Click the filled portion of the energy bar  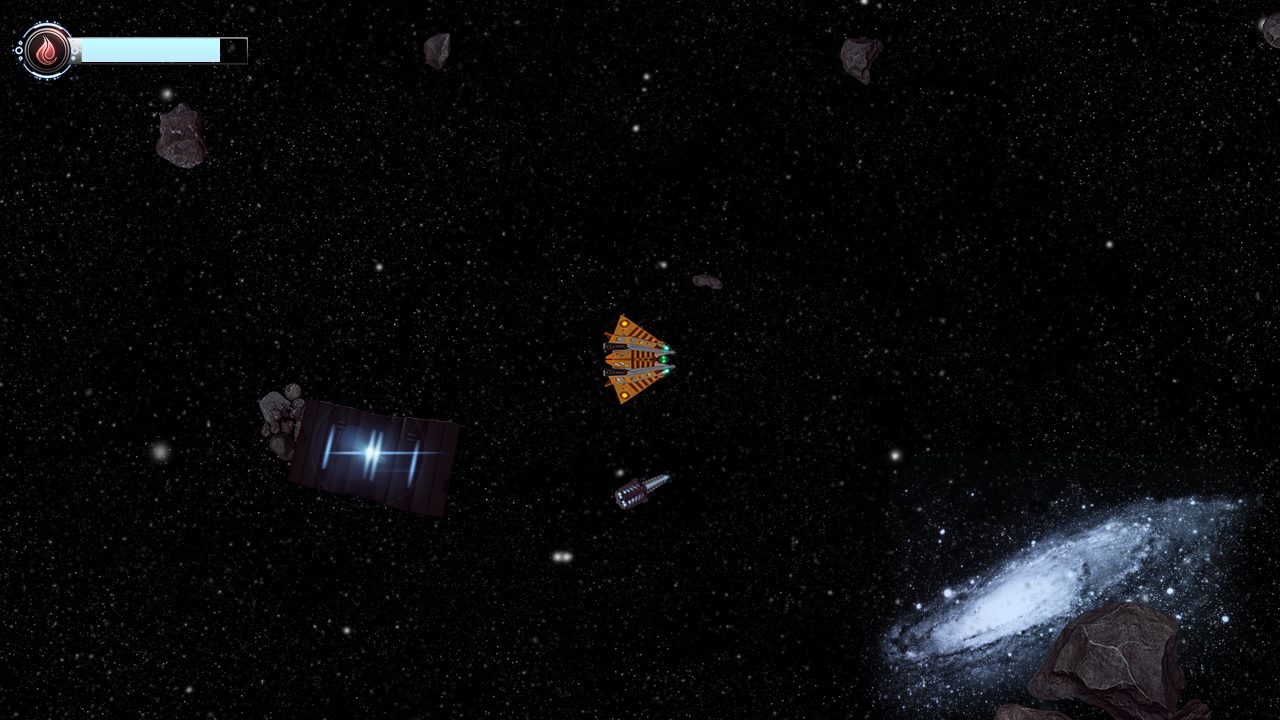pos(150,50)
